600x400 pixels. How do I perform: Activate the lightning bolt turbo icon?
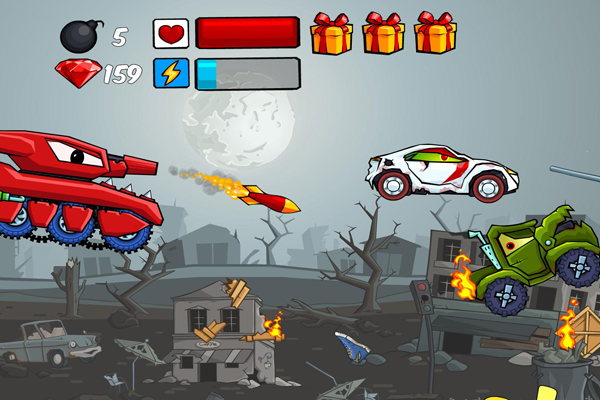(x=170, y=74)
